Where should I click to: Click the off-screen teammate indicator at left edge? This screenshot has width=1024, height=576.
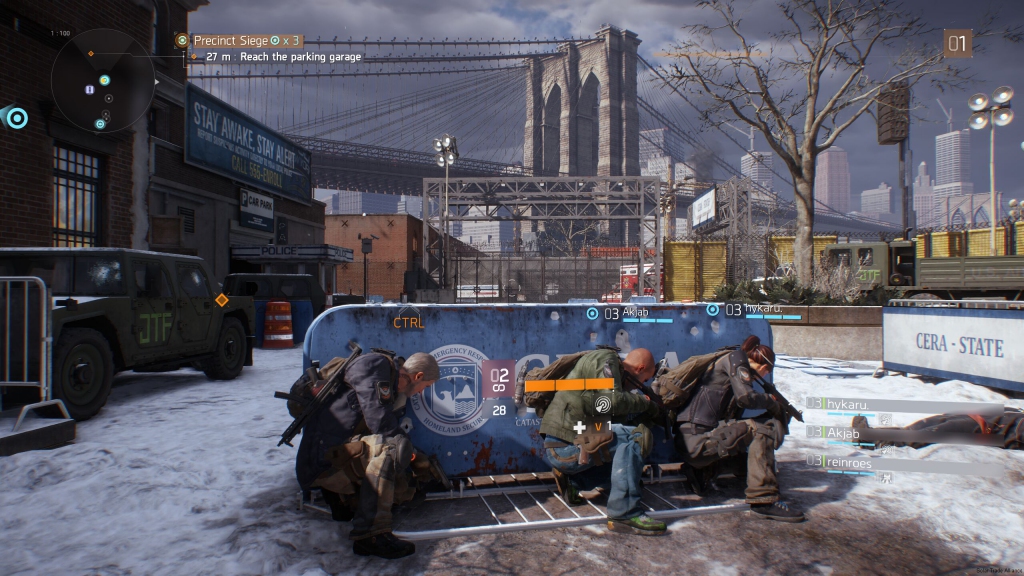(15, 119)
